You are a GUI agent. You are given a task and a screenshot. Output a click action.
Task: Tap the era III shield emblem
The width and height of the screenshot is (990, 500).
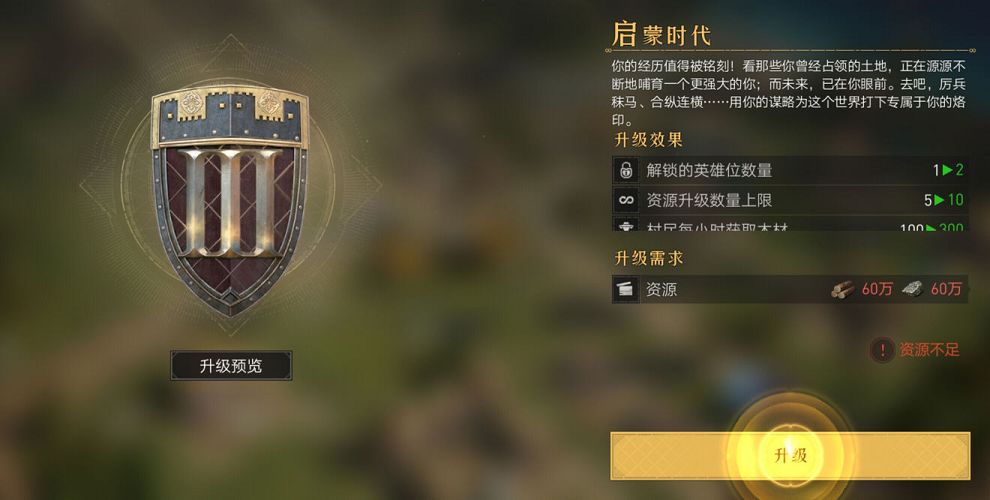(x=229, y=200)
